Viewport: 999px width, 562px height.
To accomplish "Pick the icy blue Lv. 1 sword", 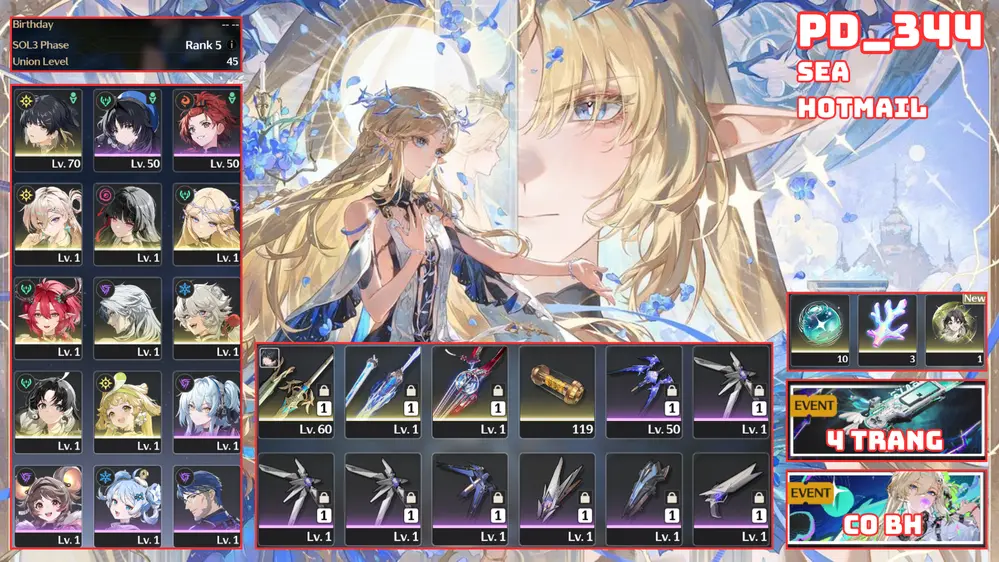I will (382, 391).
